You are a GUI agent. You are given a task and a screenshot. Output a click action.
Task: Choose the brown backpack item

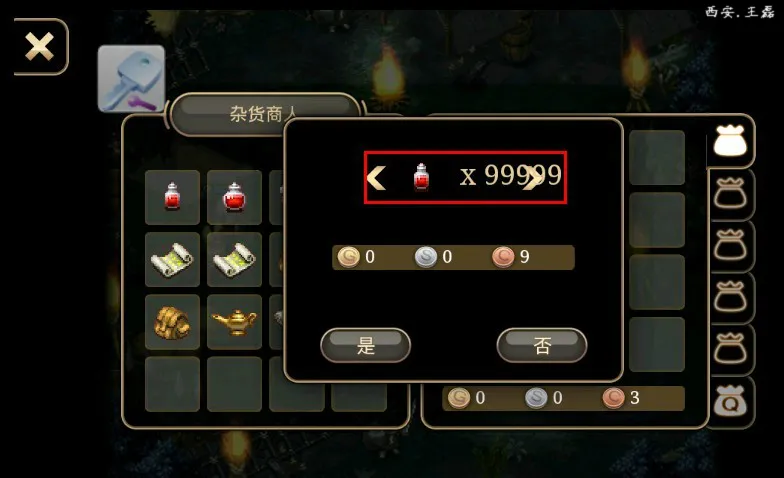tap(172, 322)
